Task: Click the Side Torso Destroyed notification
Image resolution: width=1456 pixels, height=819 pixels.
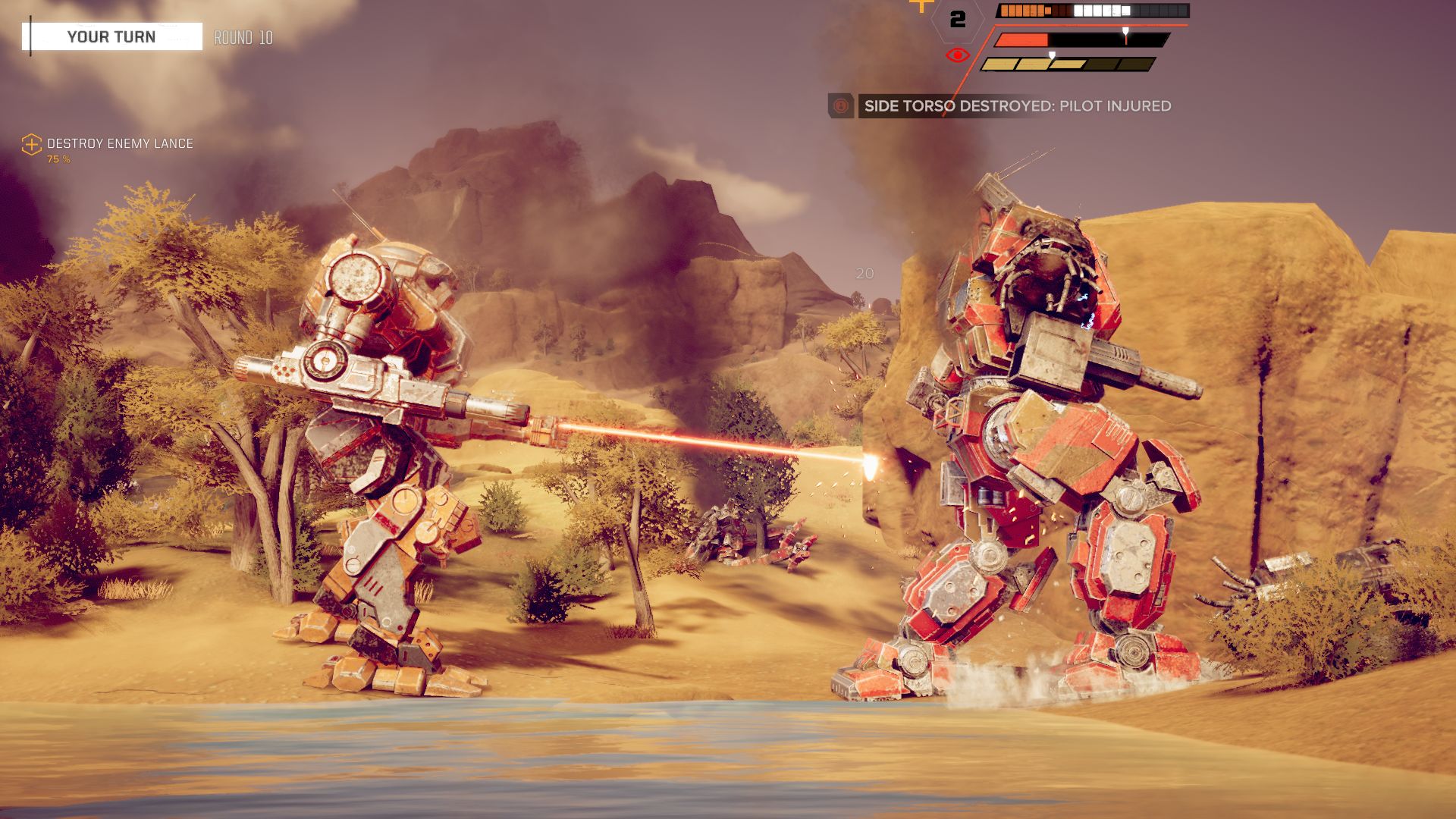Action: pyautogui.click(x=1017, y=106)
